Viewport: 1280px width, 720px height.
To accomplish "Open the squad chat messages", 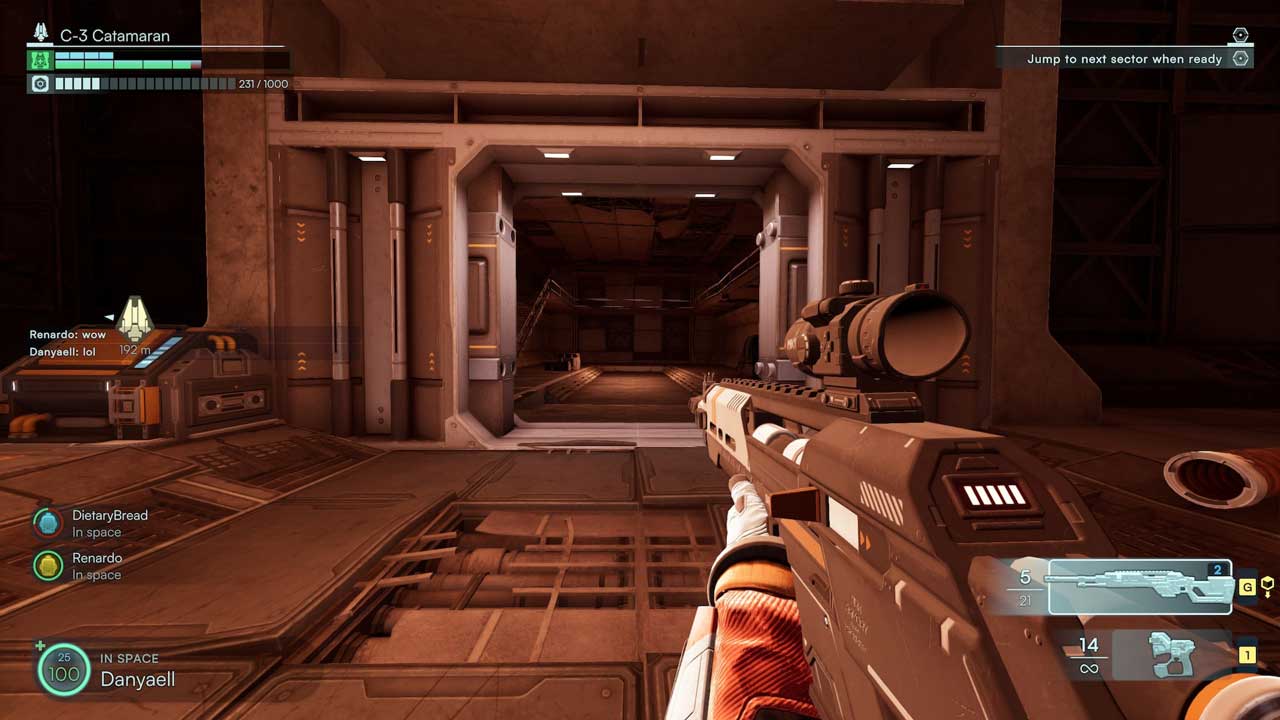I will click(68, 343).
